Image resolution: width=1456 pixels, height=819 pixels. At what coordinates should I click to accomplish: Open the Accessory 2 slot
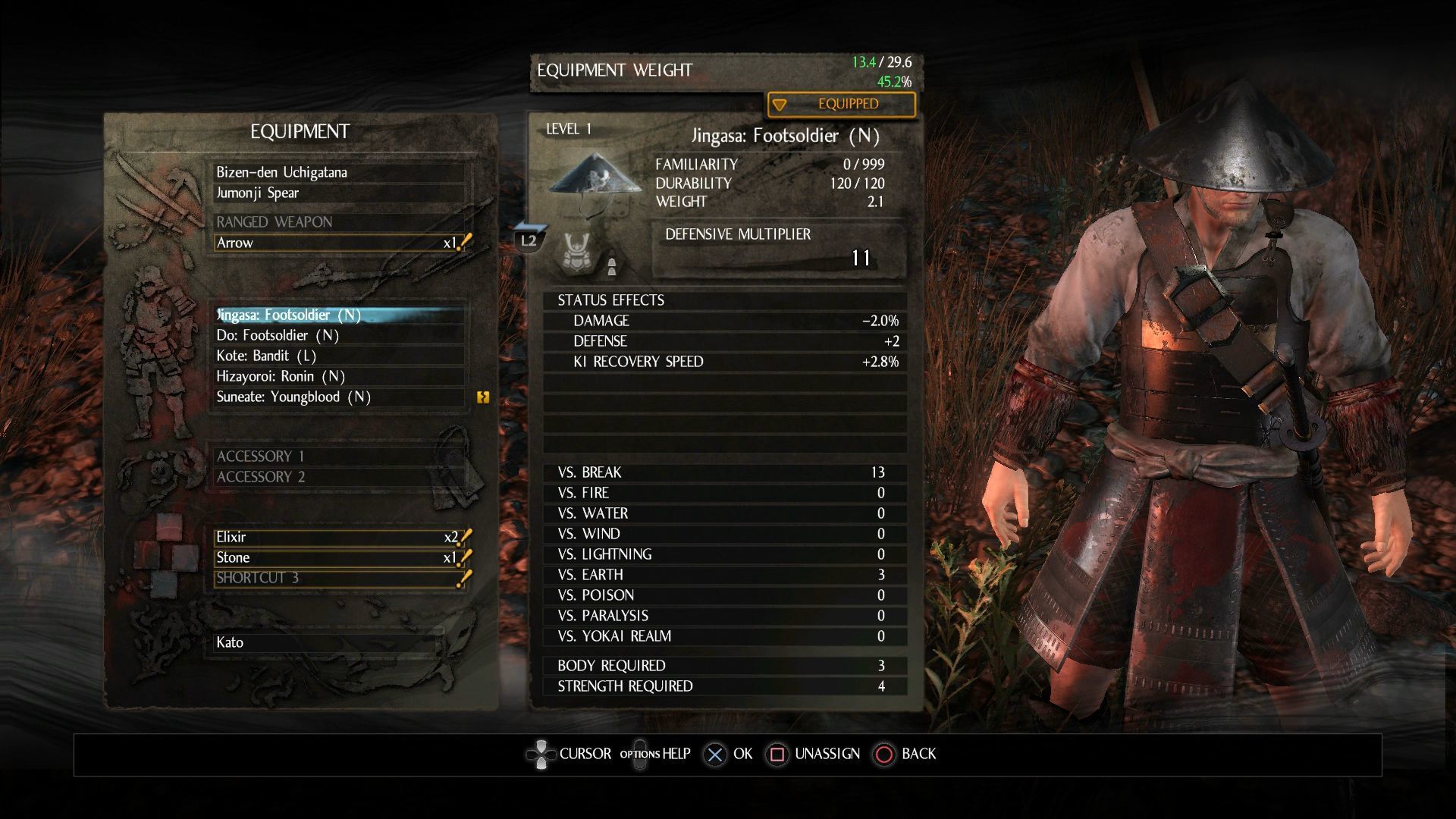click(338, 476)
